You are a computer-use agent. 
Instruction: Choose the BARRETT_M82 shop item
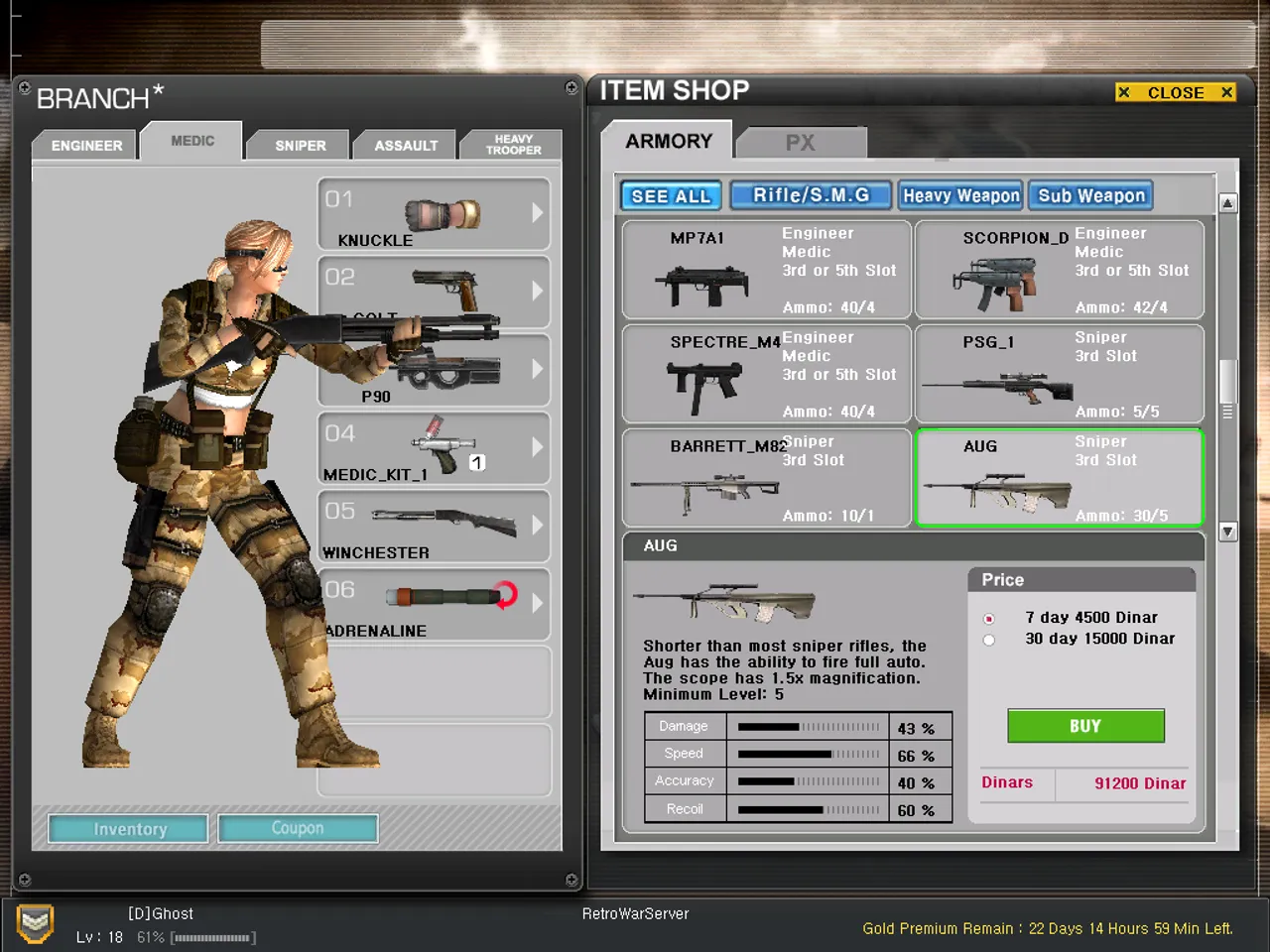[x=766, y=478]
